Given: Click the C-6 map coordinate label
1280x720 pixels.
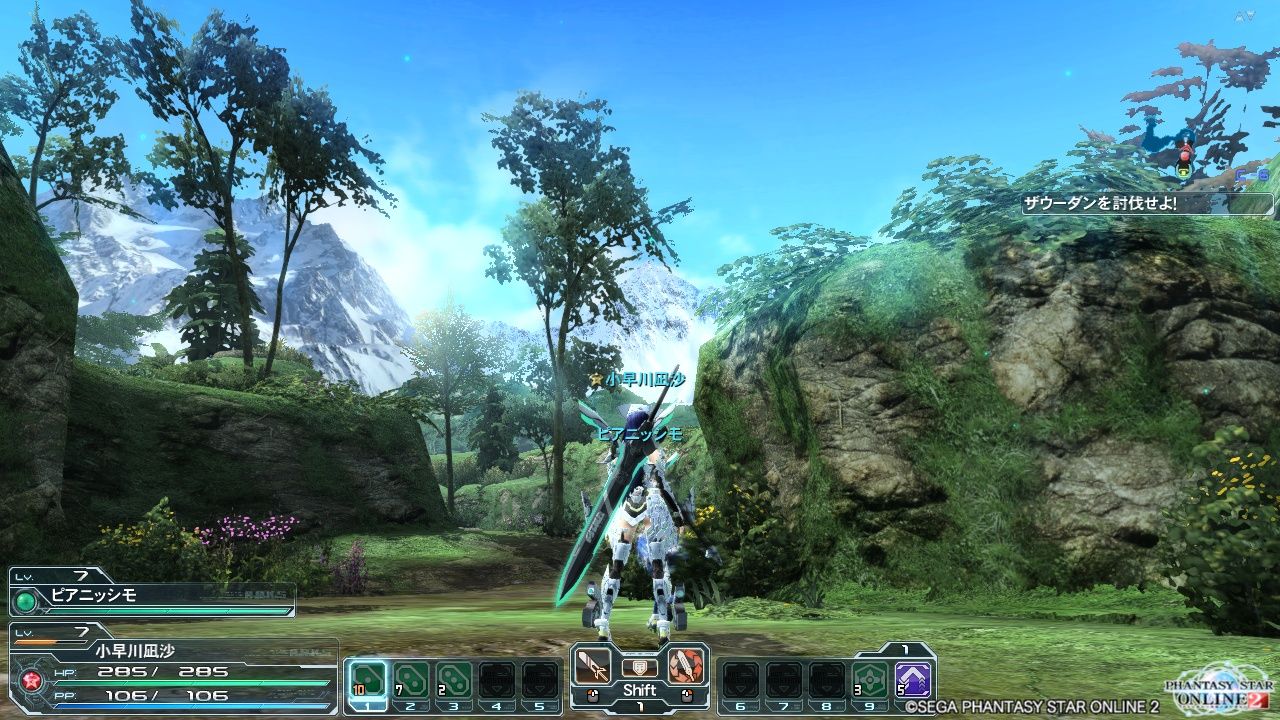Looking at the screenshot, I should click(1252, 175).
